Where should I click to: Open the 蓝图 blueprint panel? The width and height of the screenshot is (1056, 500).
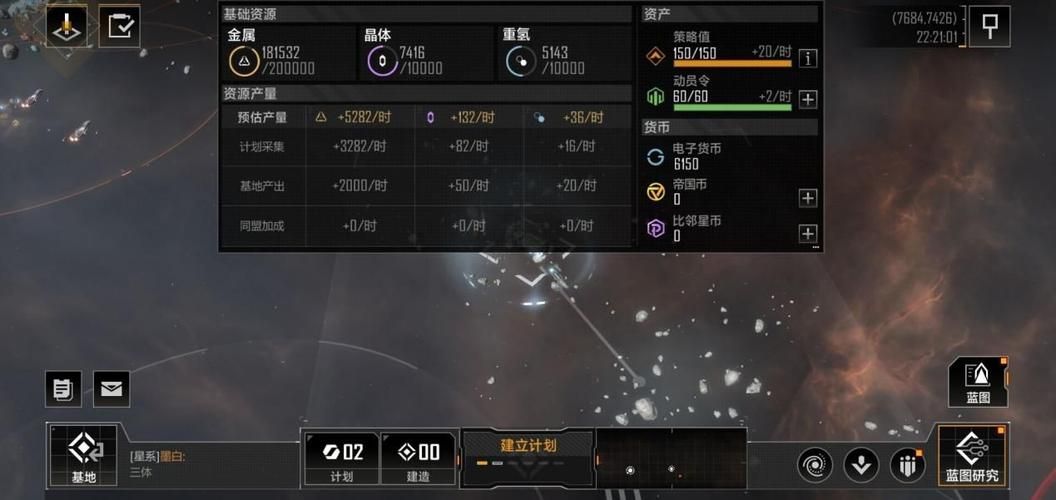point(977,382)
